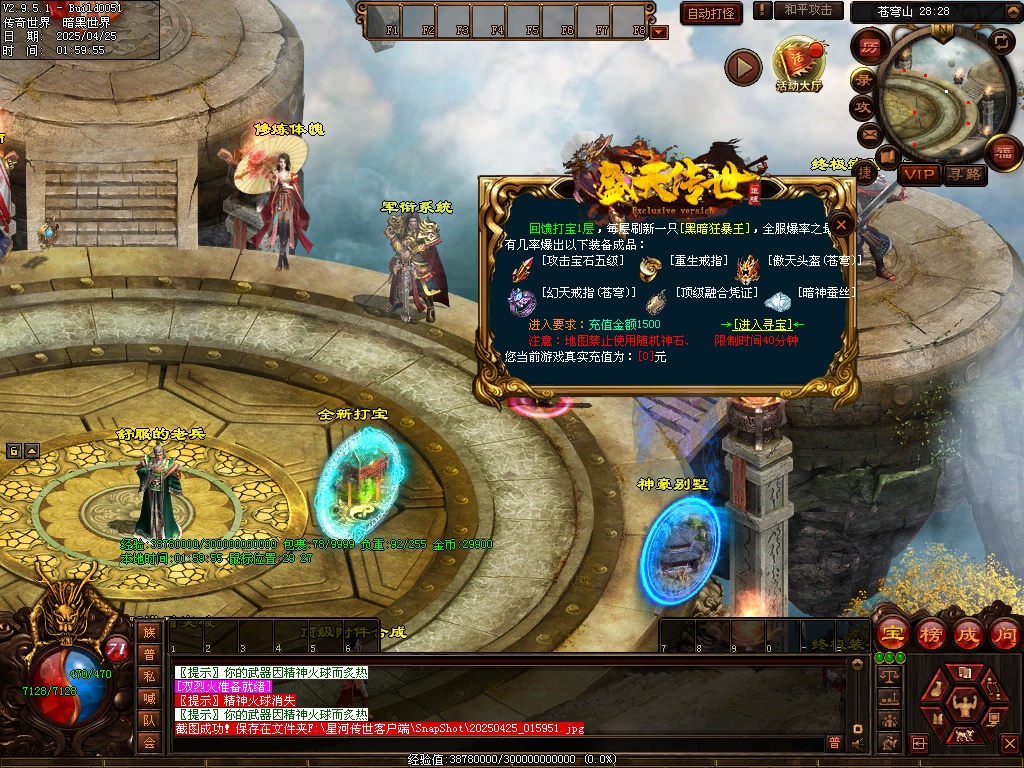The image size is (1024, 768).
Task: Click the round play arrow button
Action: coord(743,67)
